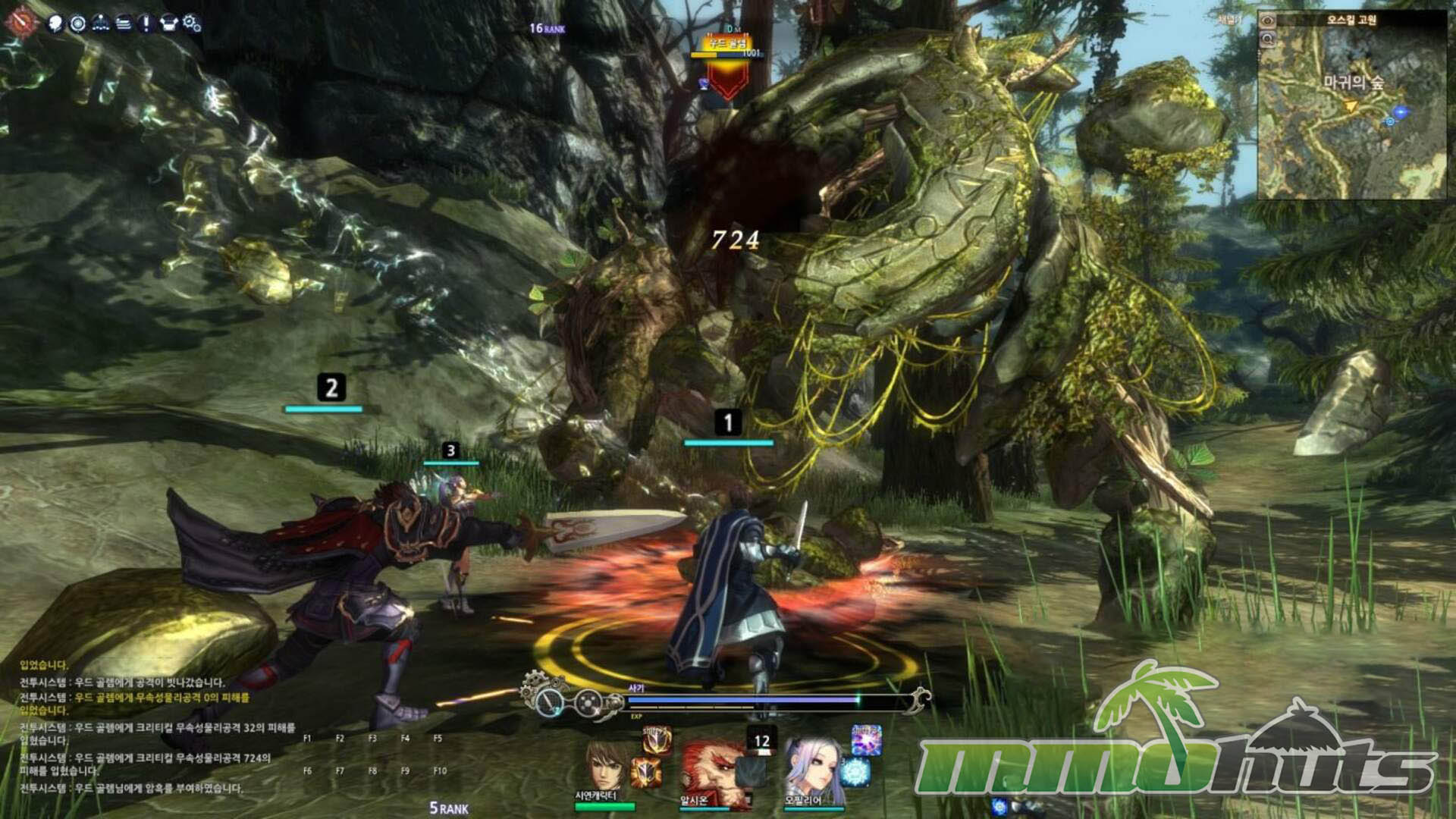Image resolution: width=1456 pixels, height=819 pixels.
Task: Open the gears settings icon
Action: point(192,24)
